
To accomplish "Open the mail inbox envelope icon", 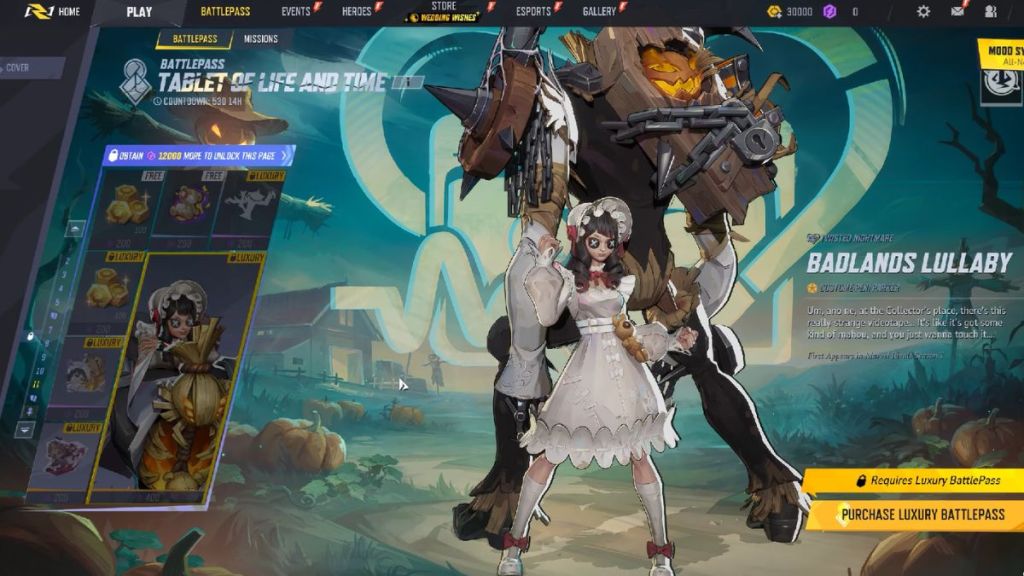I will [x=957, y=12].
